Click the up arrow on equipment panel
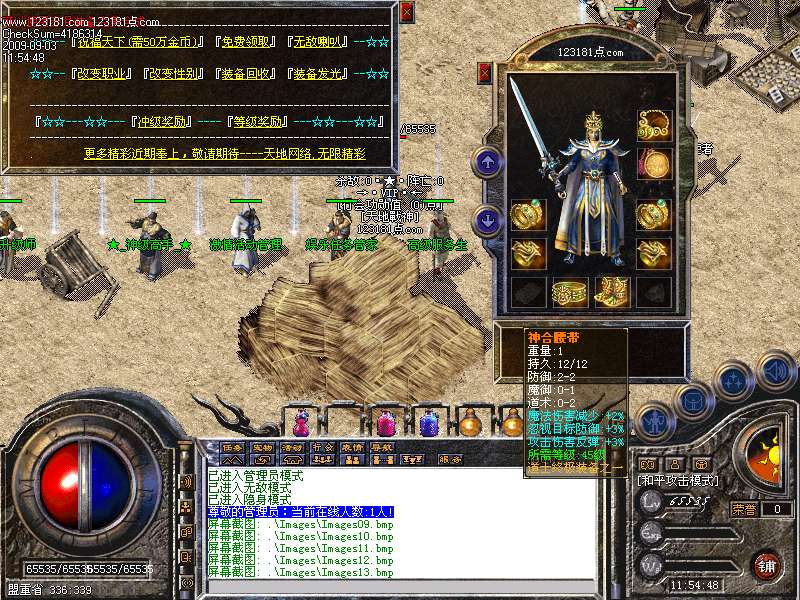The width and height of the screenshot is (800, 600). click(488, 160)
